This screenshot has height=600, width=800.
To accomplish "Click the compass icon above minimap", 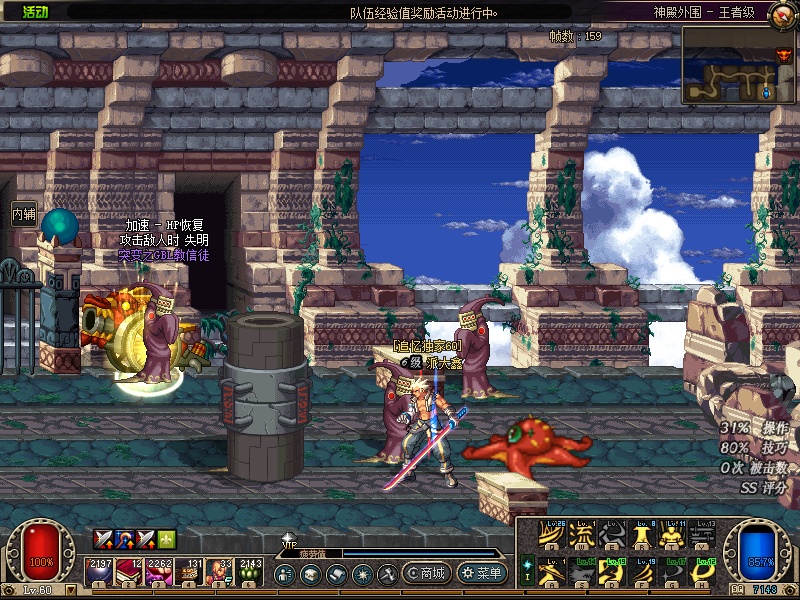I will [784, 55].
